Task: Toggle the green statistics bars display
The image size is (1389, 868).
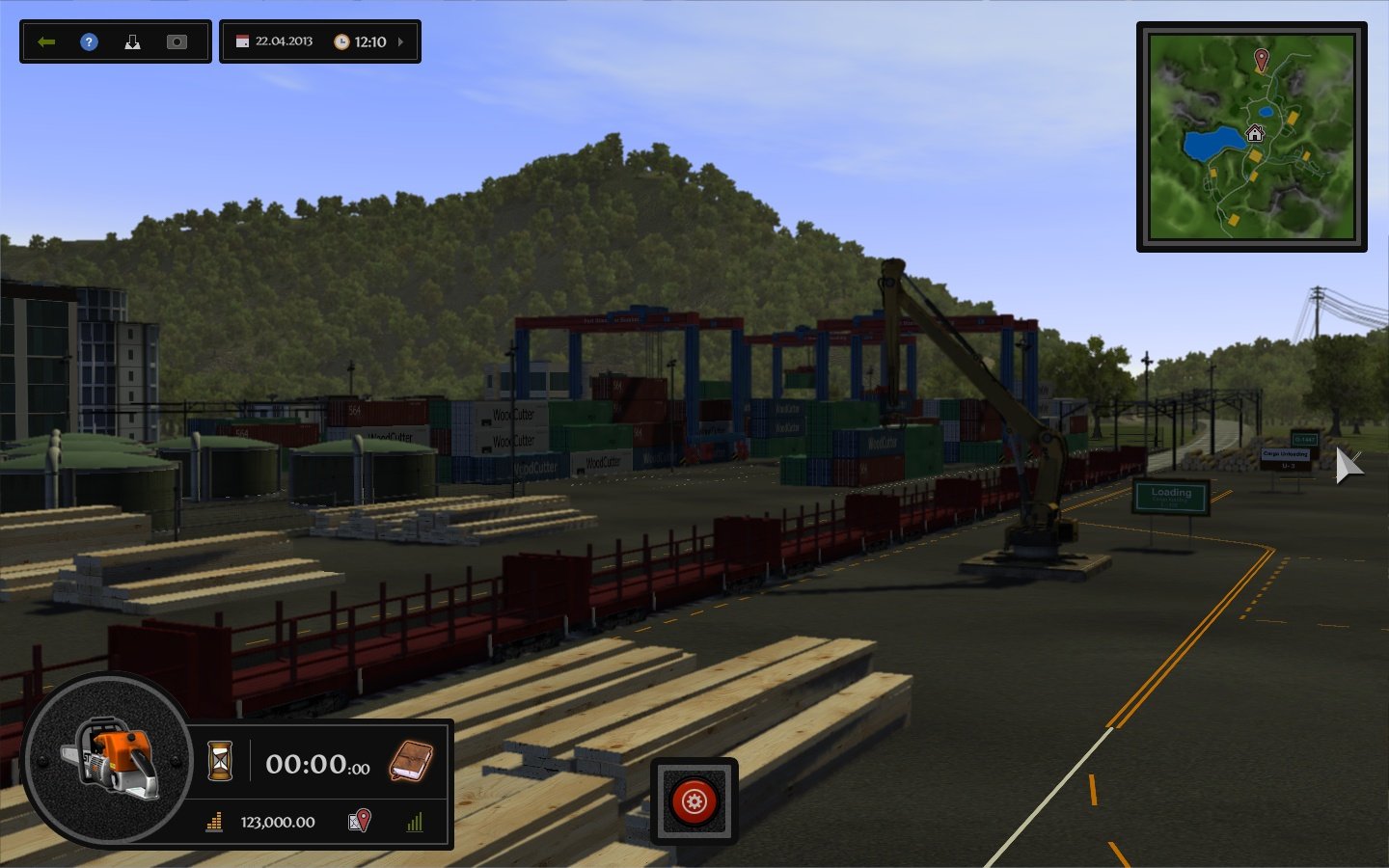Action: 415,822
